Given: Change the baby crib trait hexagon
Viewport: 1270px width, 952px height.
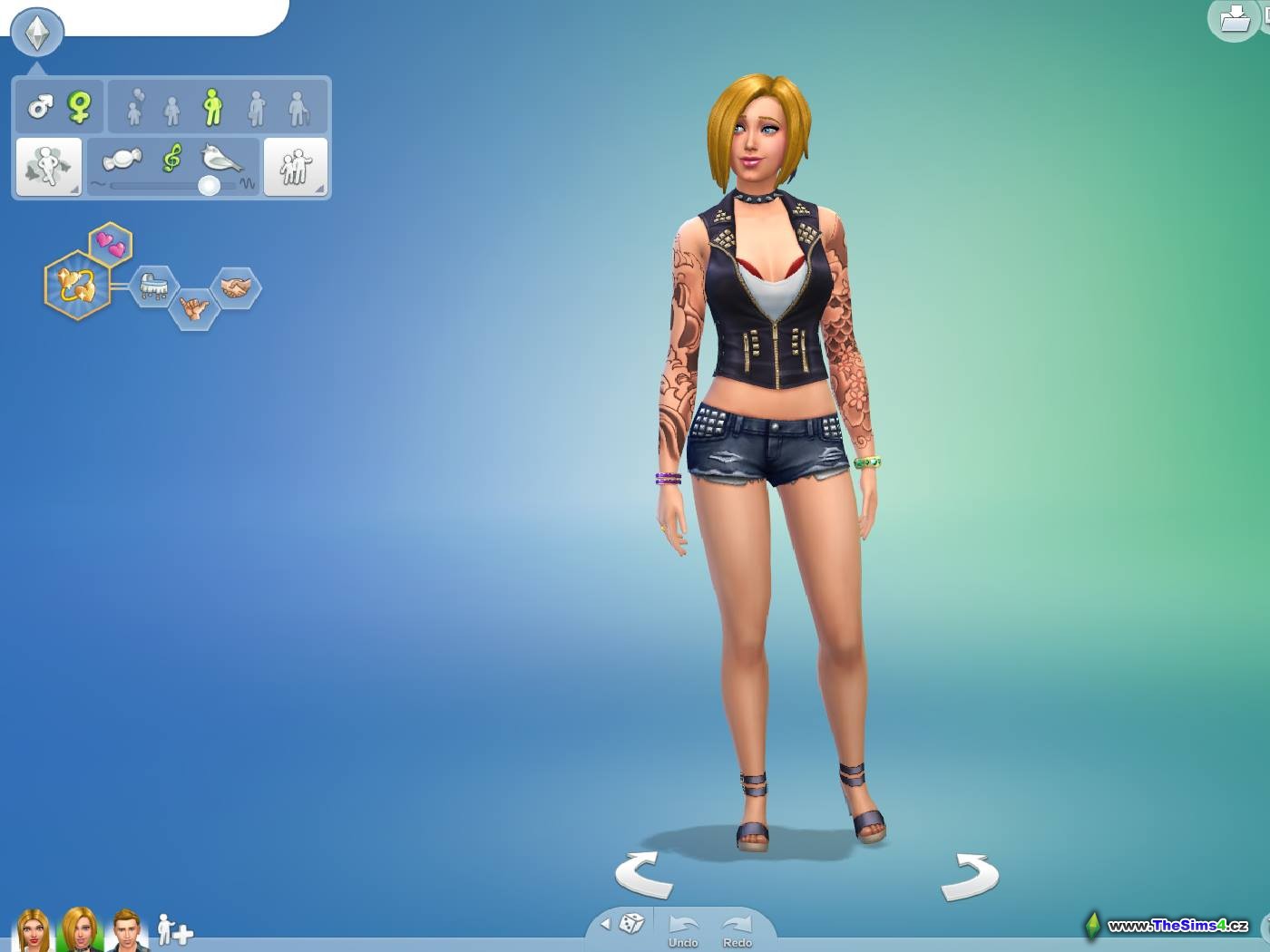Looking at the screenshot, I should [152, 287].
